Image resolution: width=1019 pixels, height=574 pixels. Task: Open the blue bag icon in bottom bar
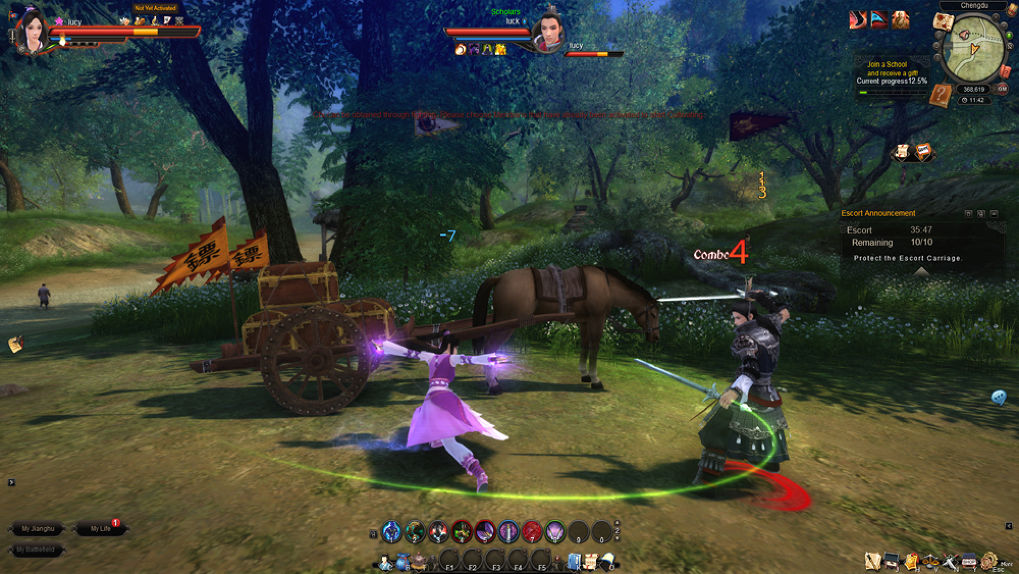[403, 561]
